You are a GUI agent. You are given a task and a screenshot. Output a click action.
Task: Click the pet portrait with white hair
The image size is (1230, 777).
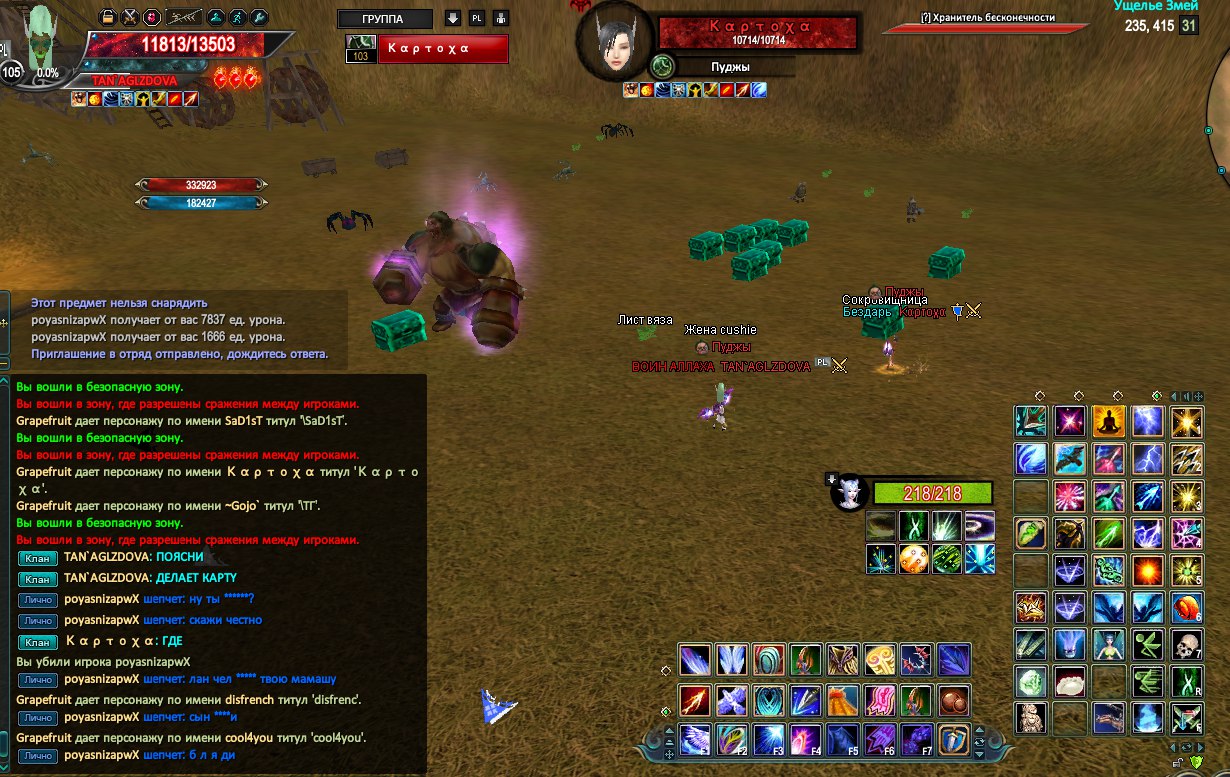(850, 493)
